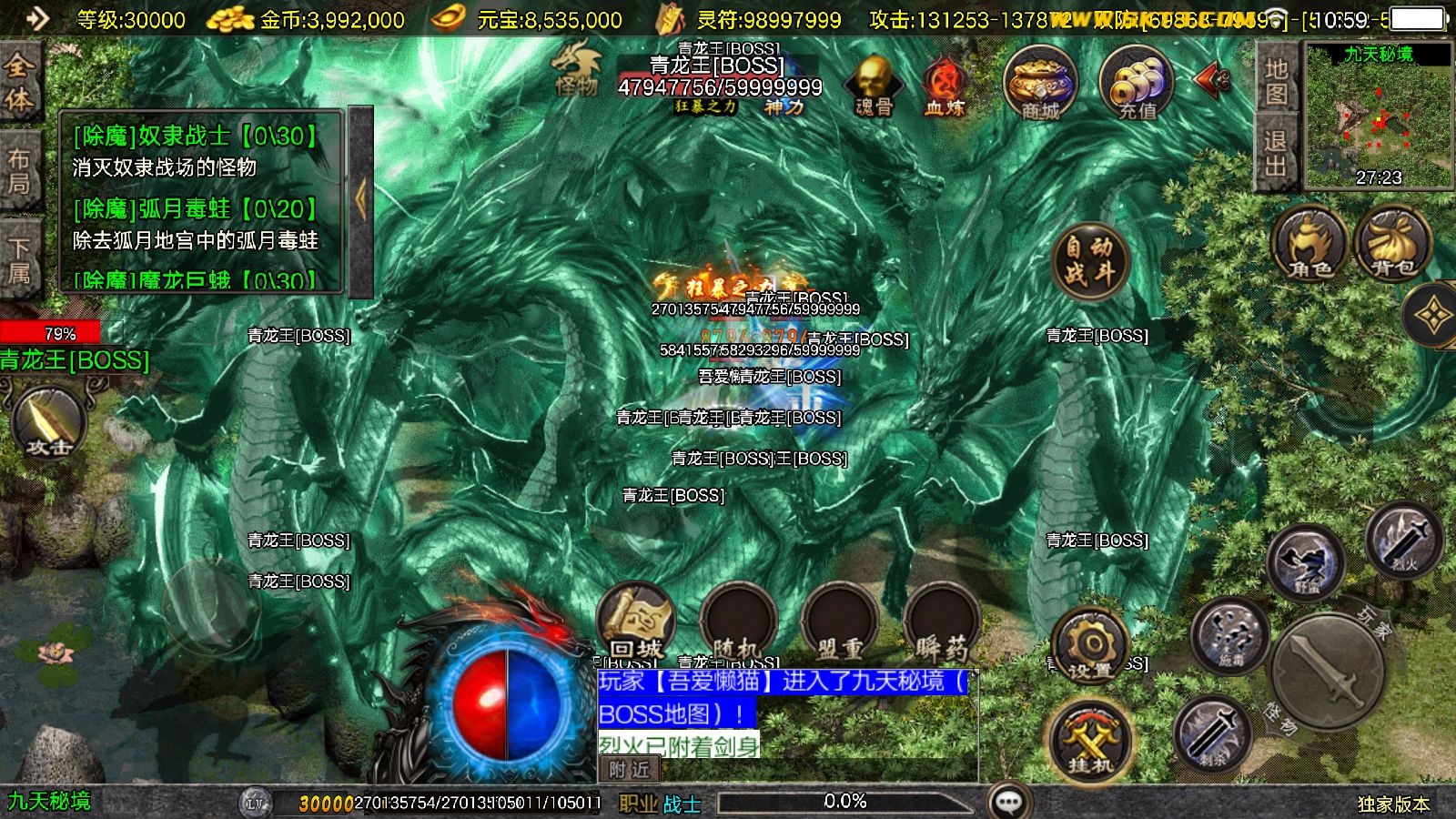Open the 背包 (backpack) icon
Screen dimensions: 1456x819
pos(1392,241)
